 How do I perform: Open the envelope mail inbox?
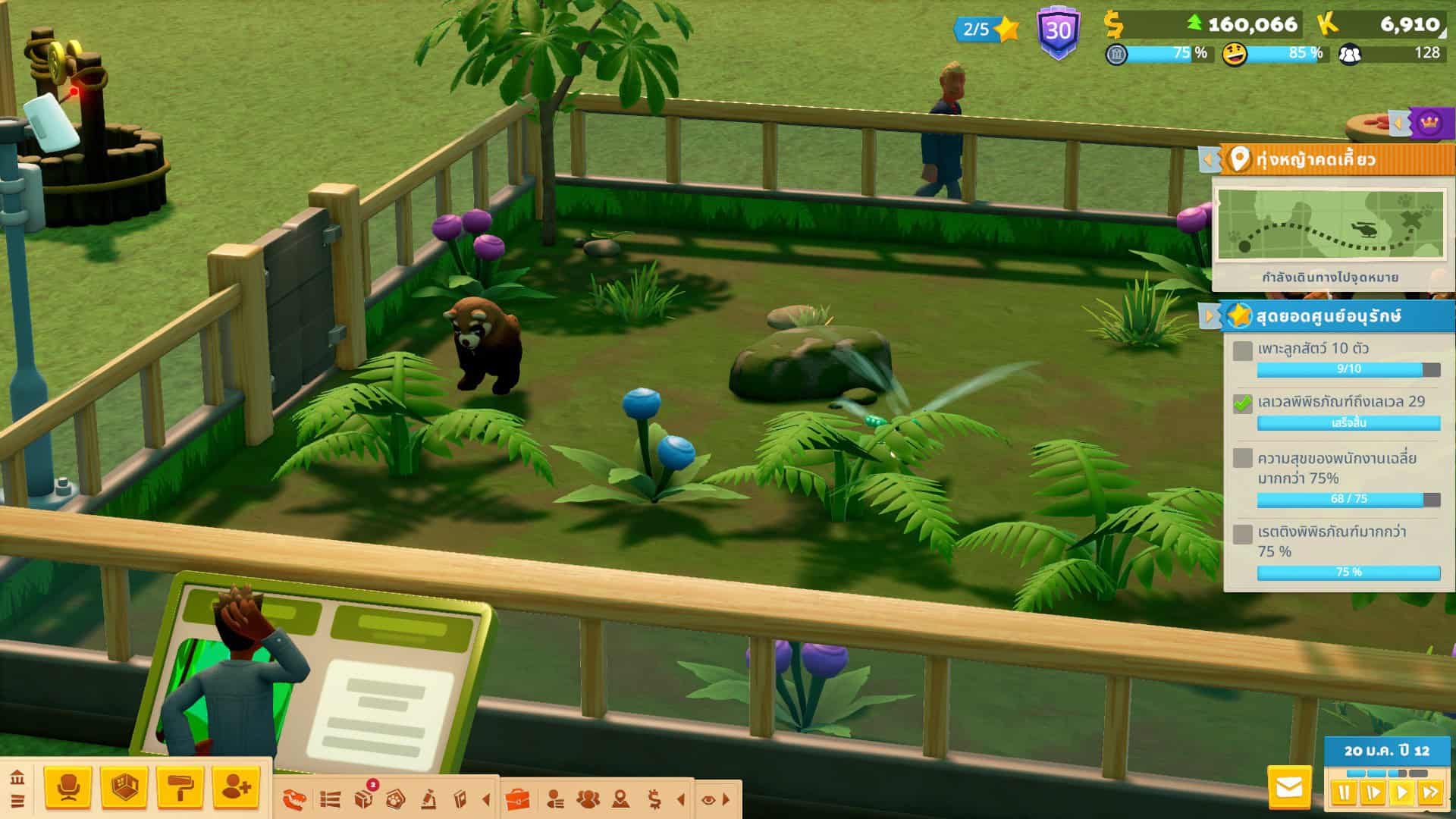1288,788
